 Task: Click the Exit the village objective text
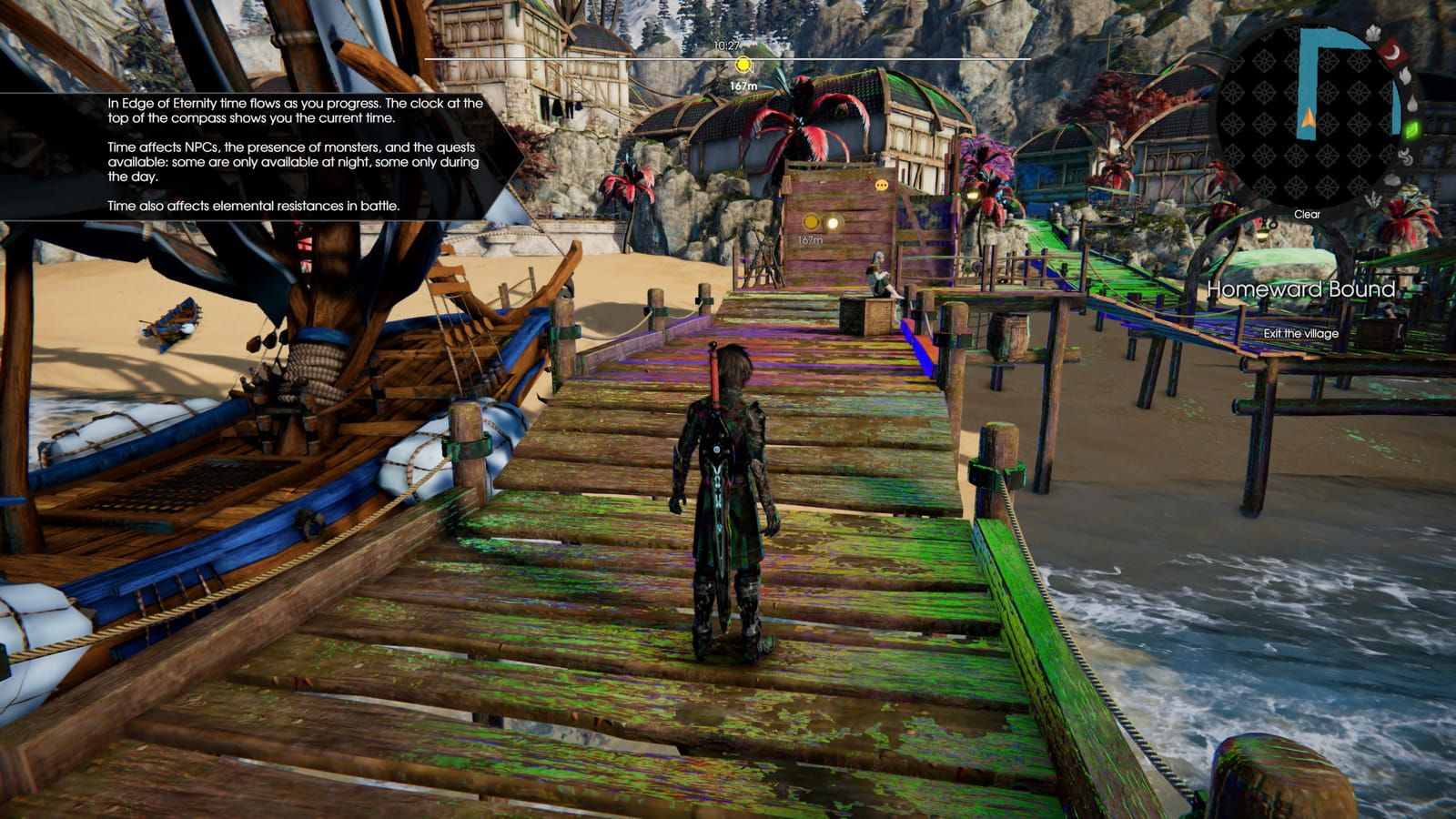[1301, 334]
